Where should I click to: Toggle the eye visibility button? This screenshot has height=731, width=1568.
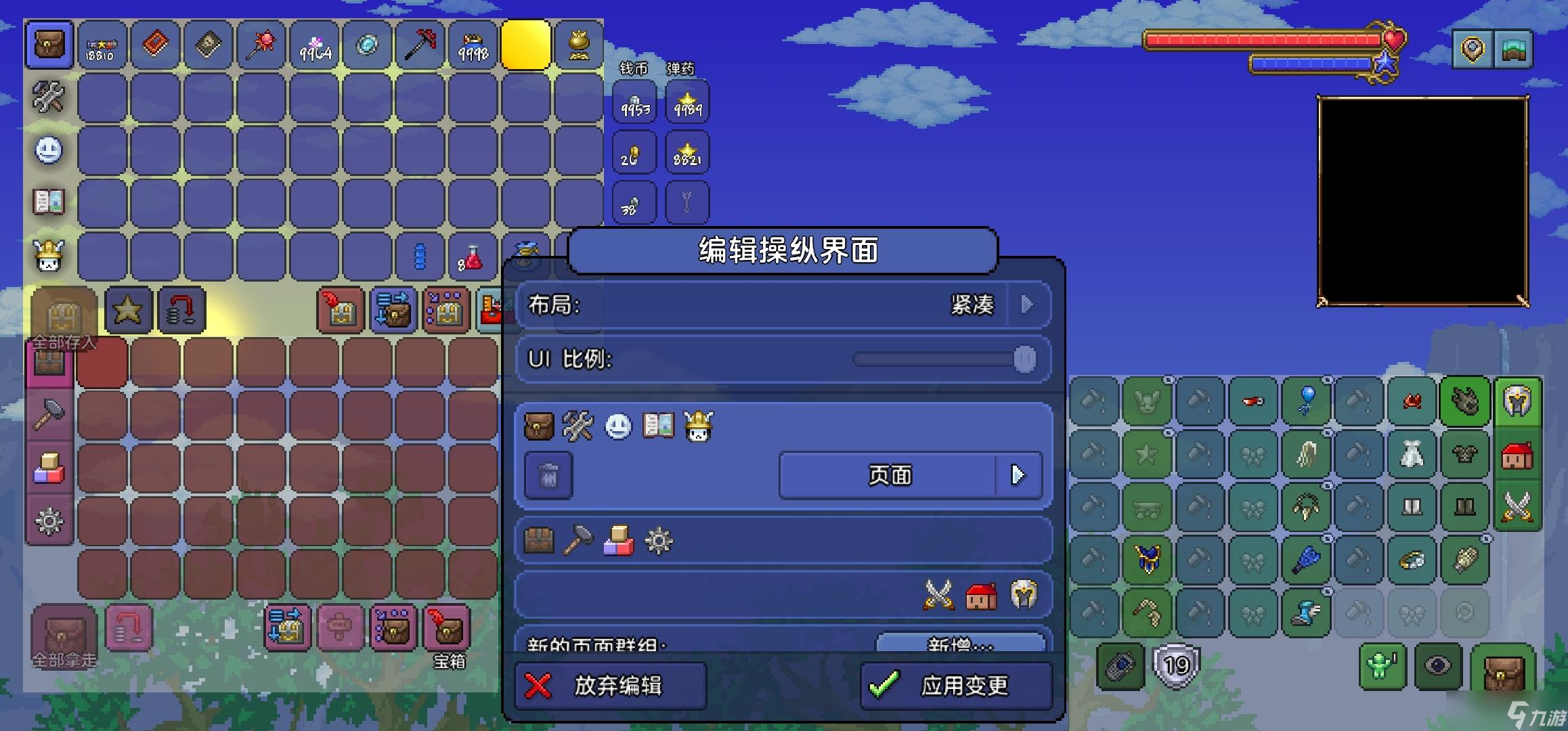coord(1437,666)
